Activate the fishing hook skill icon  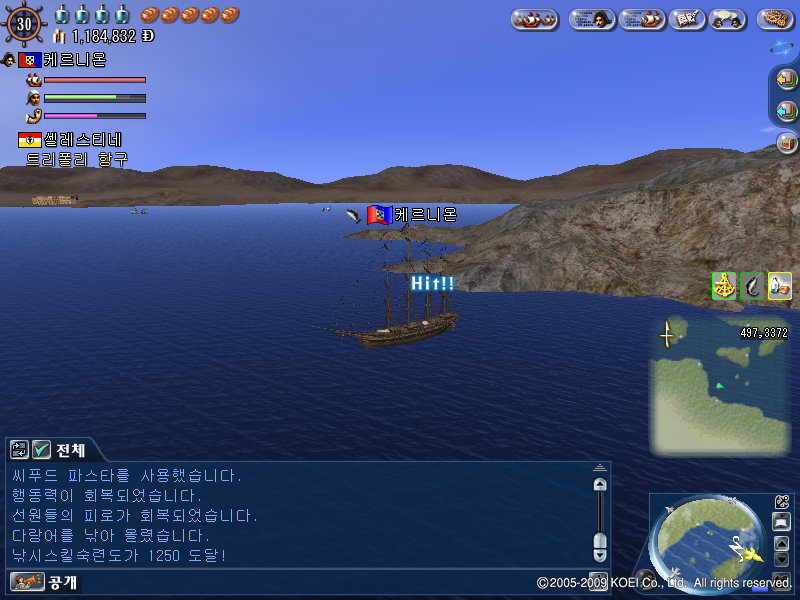[752, 286]
